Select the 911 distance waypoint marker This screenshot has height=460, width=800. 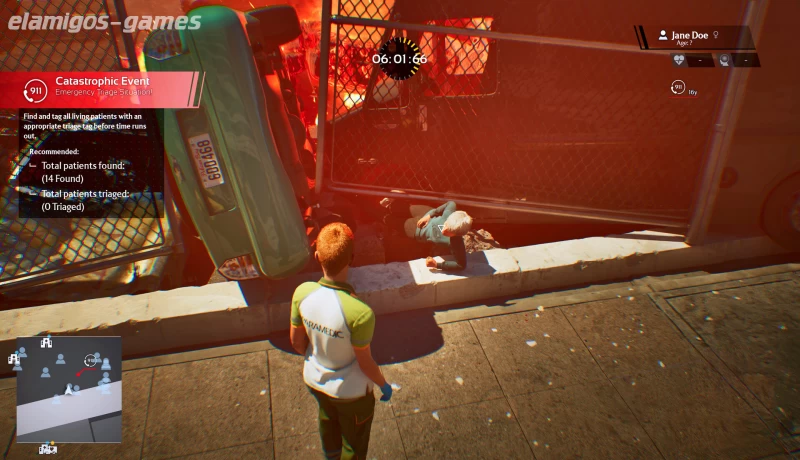pyautogui.click(x=678, y=88)
